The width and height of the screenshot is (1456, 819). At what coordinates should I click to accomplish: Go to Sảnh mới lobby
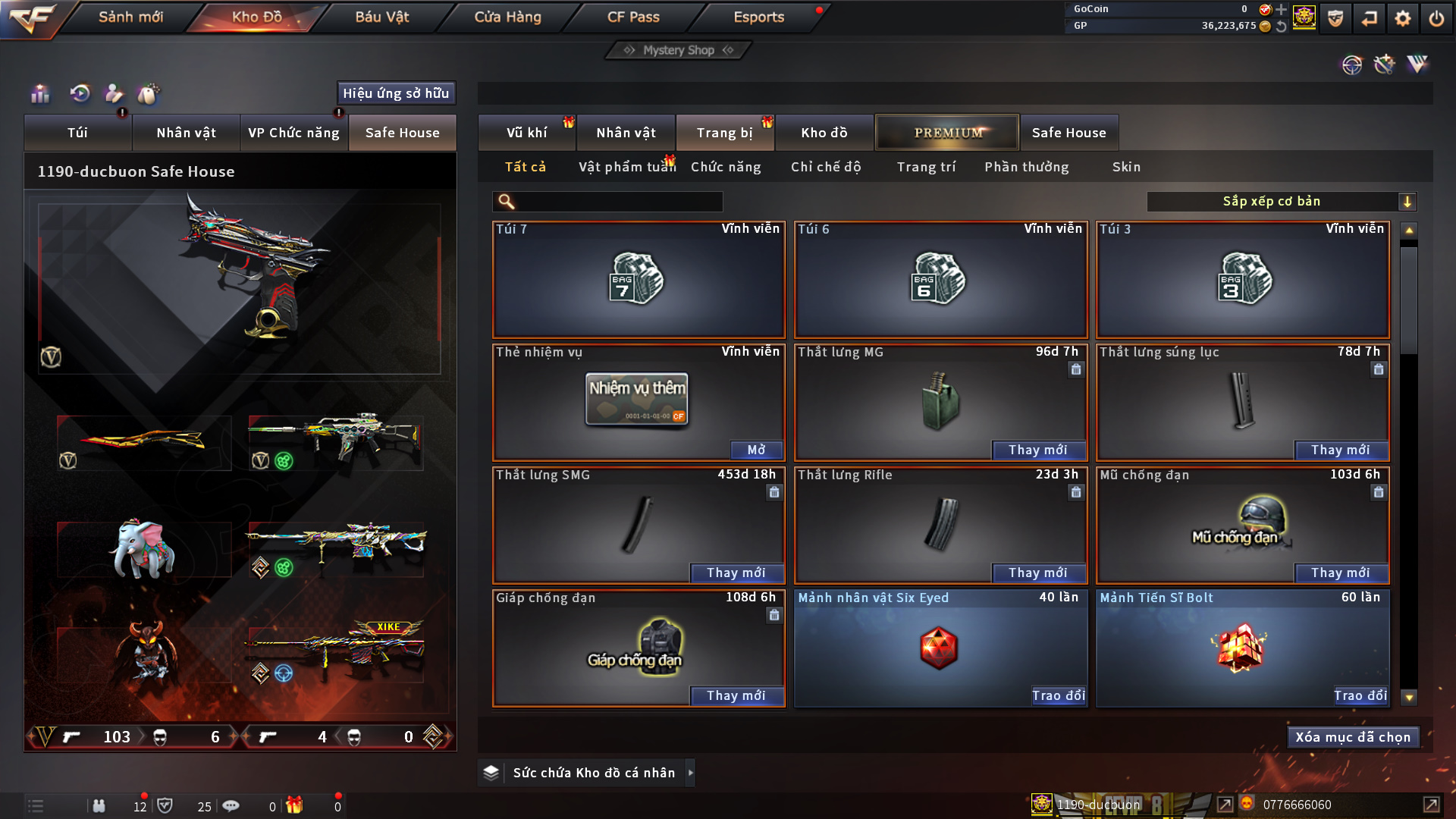point(130,17)
